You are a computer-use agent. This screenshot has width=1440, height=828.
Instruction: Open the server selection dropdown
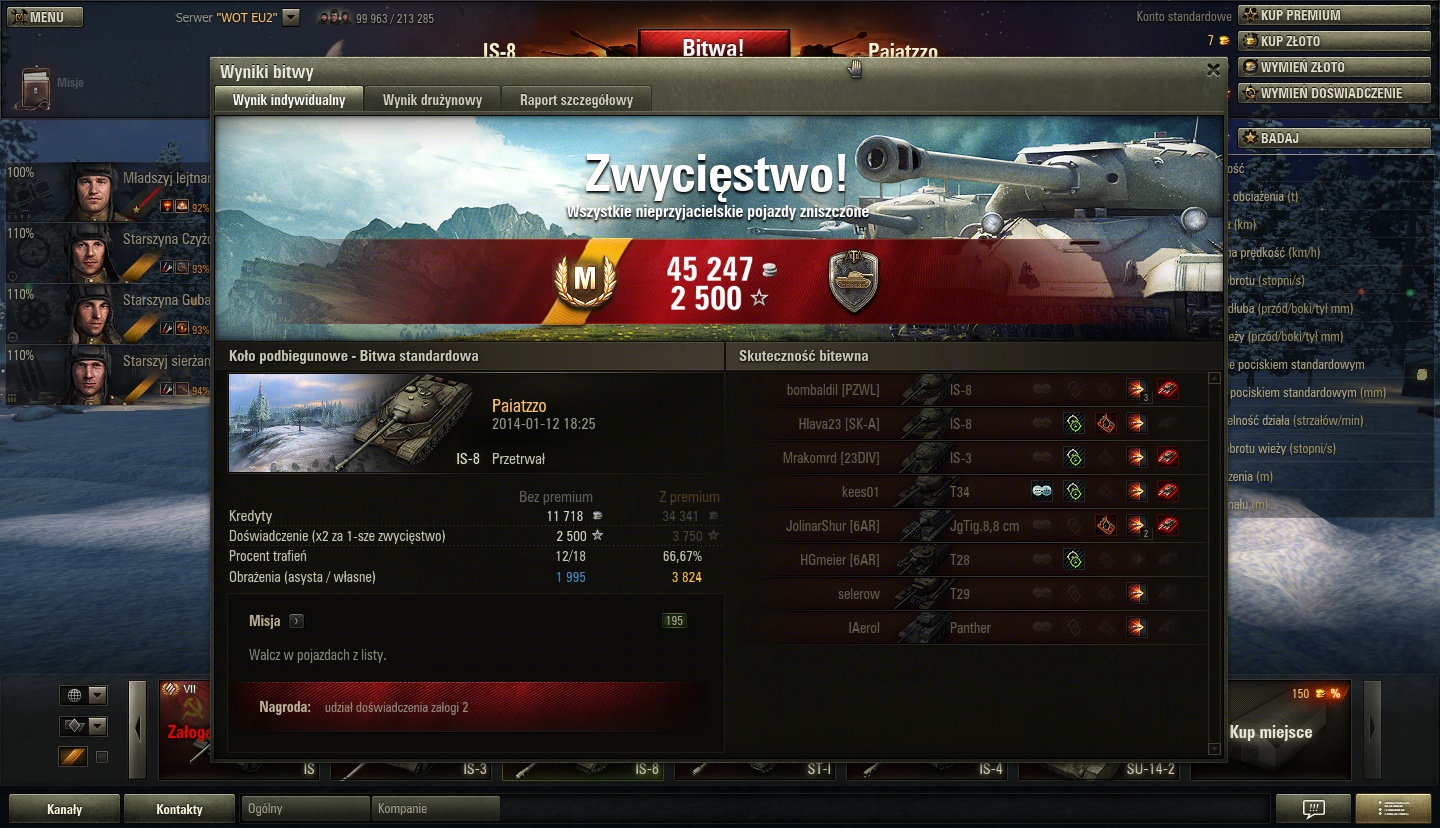(291, 17)
